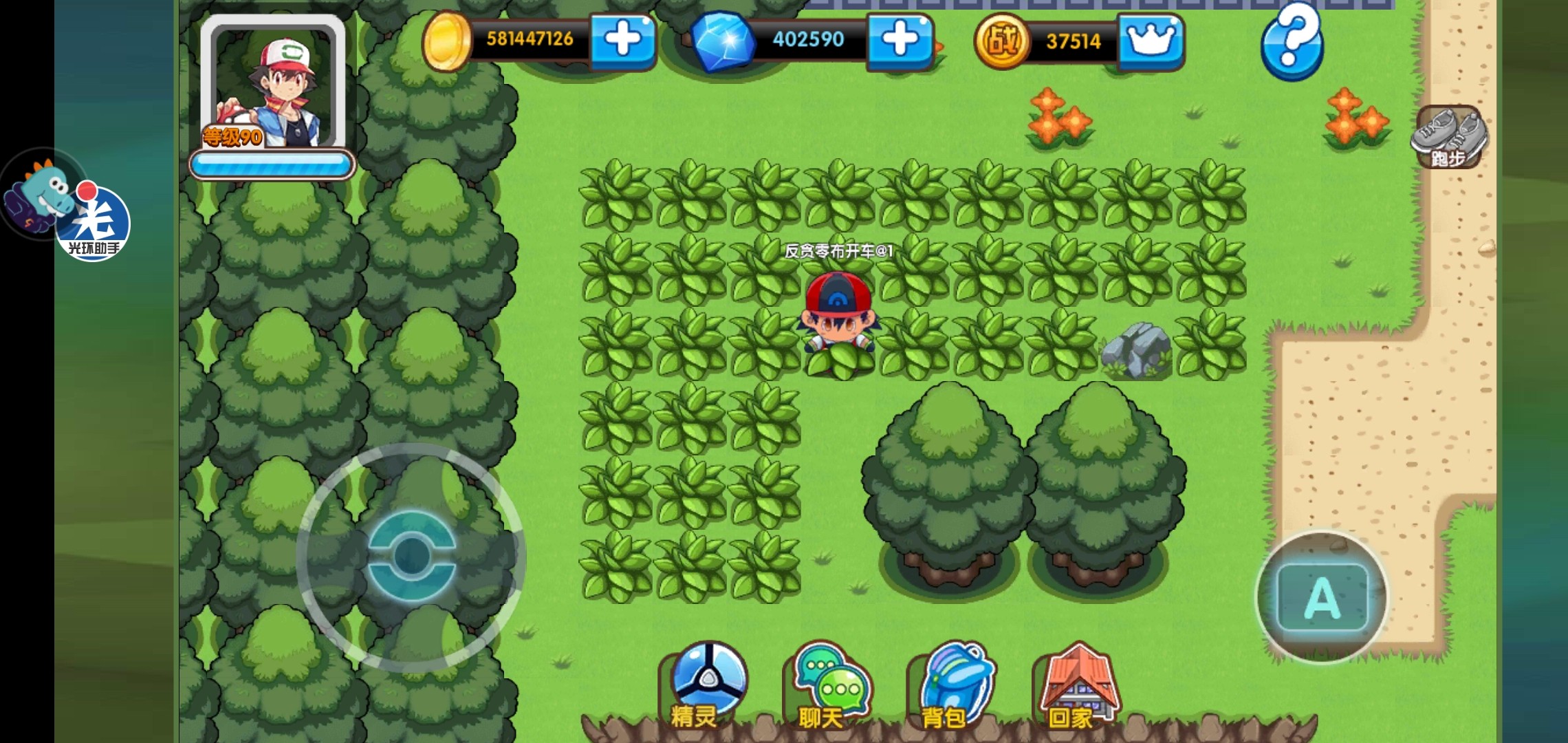Image resolution: width=1568 pixels, height=743 pixels.
Task: Add gold coins with the plus button
Action: point(622,39)
